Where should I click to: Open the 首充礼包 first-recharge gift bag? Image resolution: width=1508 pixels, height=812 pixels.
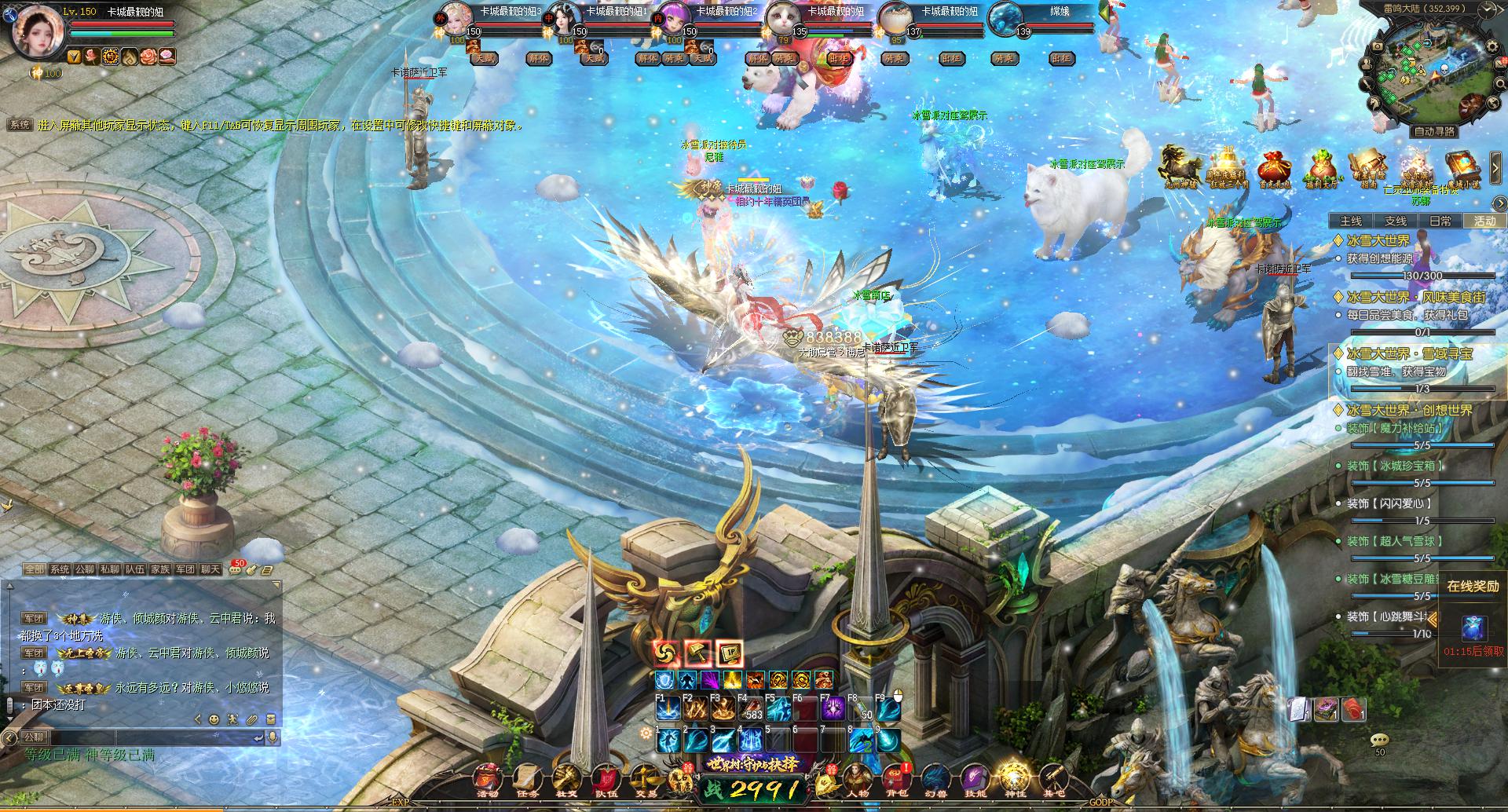point(1274,169)
